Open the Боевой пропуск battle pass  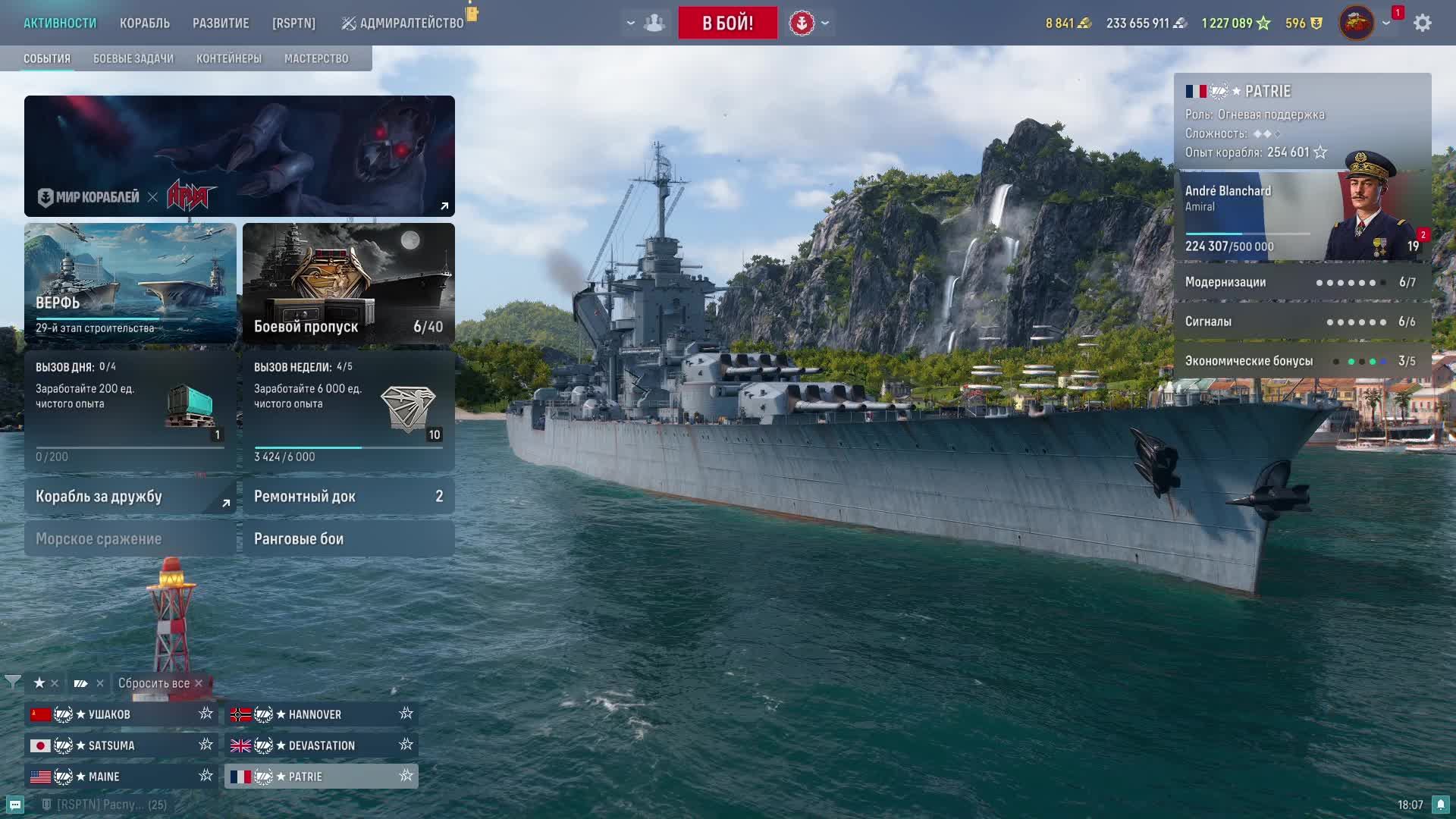coord(349,283)
